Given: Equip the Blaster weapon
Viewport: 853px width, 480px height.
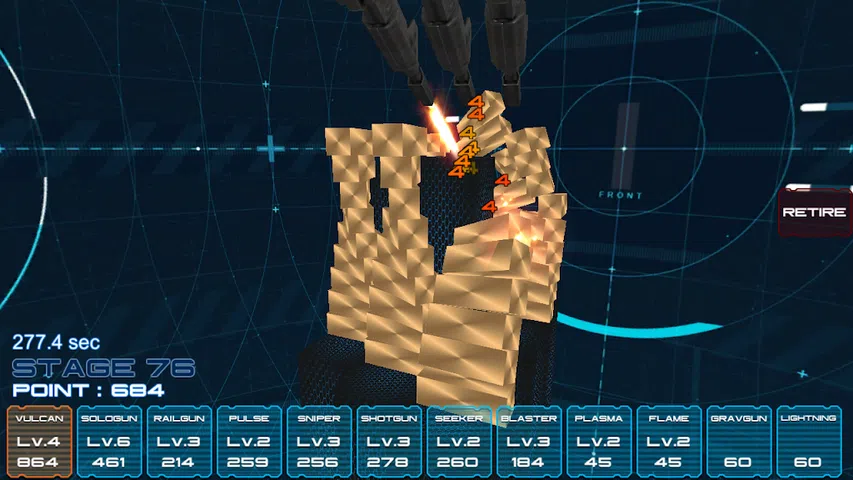Looking at the screenshot, I should [528, 441].
